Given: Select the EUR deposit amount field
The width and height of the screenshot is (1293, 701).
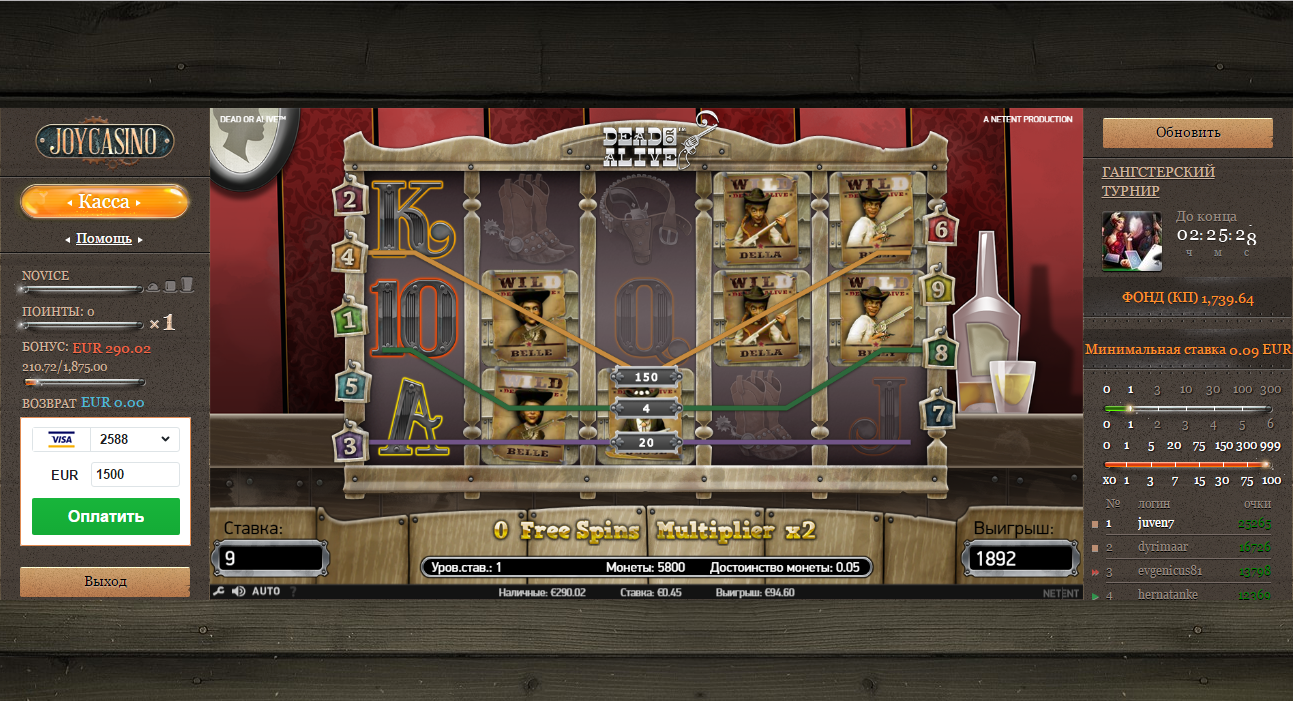Looking at the screenshot, I should point(135,474).
